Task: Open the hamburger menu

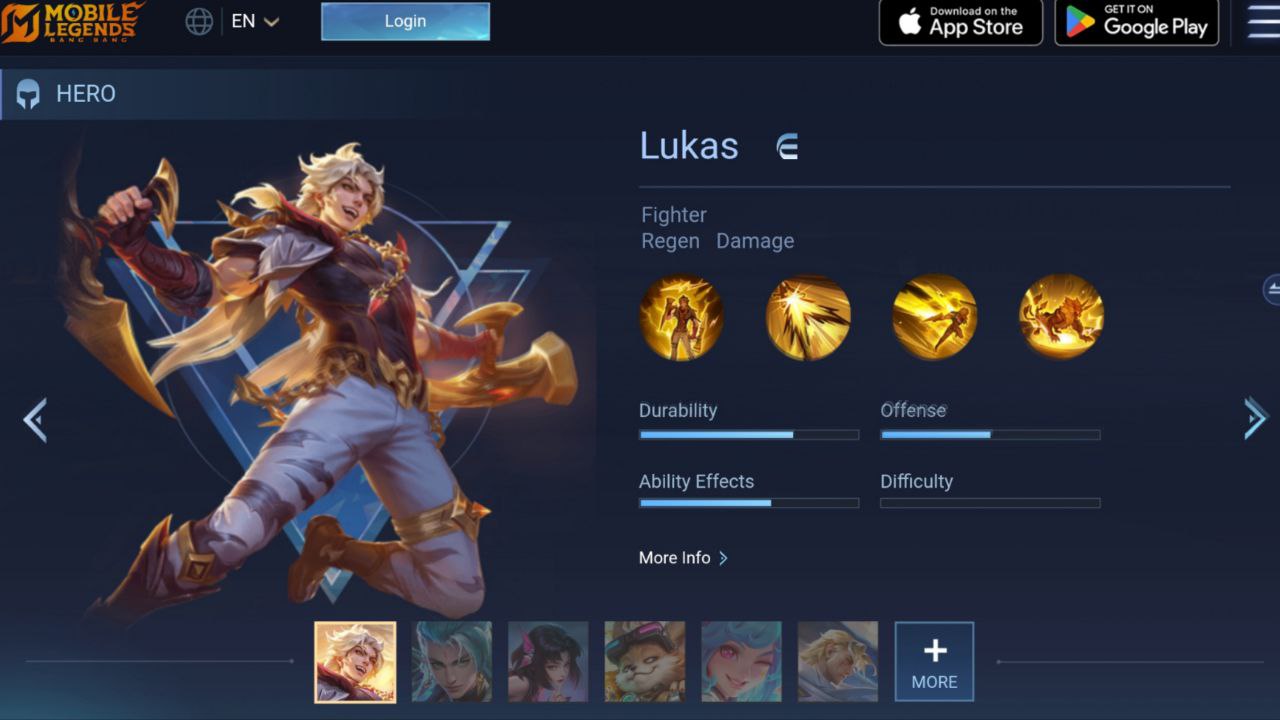Action: [1264, 21]
